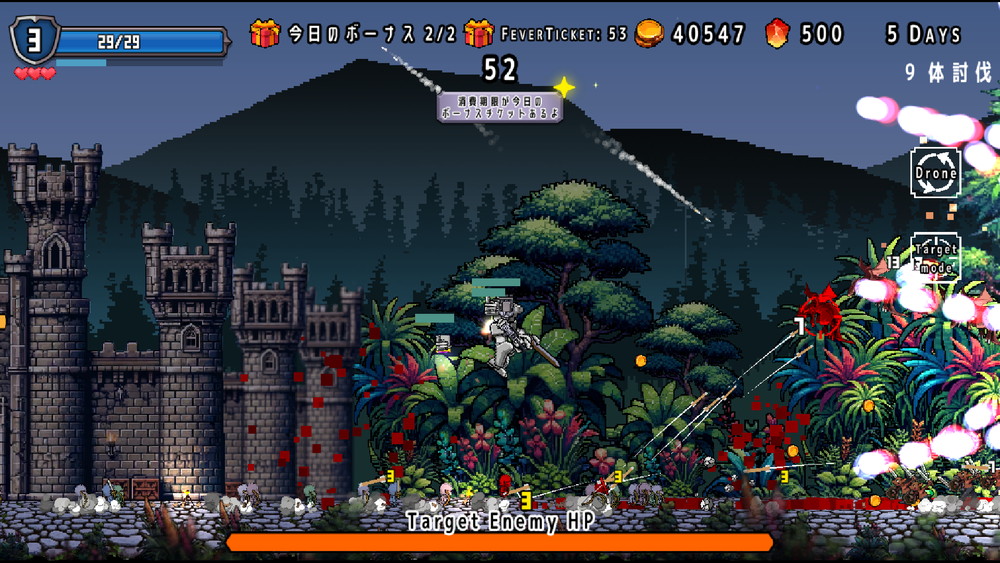The width and height of the screenshot is (1000, 563).
Task: Tap the expiring bonus ticket notice bubble
Action: pos(499,106)
